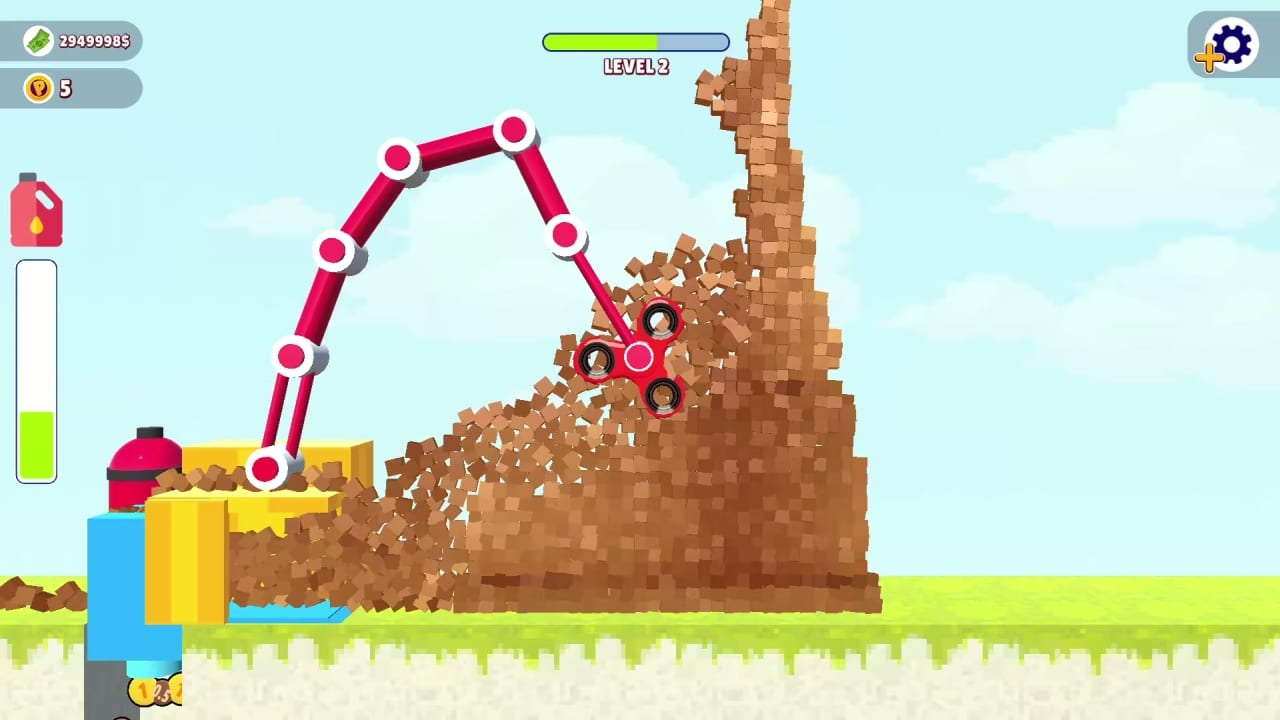Open the settings panel from top right

coord(1231,44)
